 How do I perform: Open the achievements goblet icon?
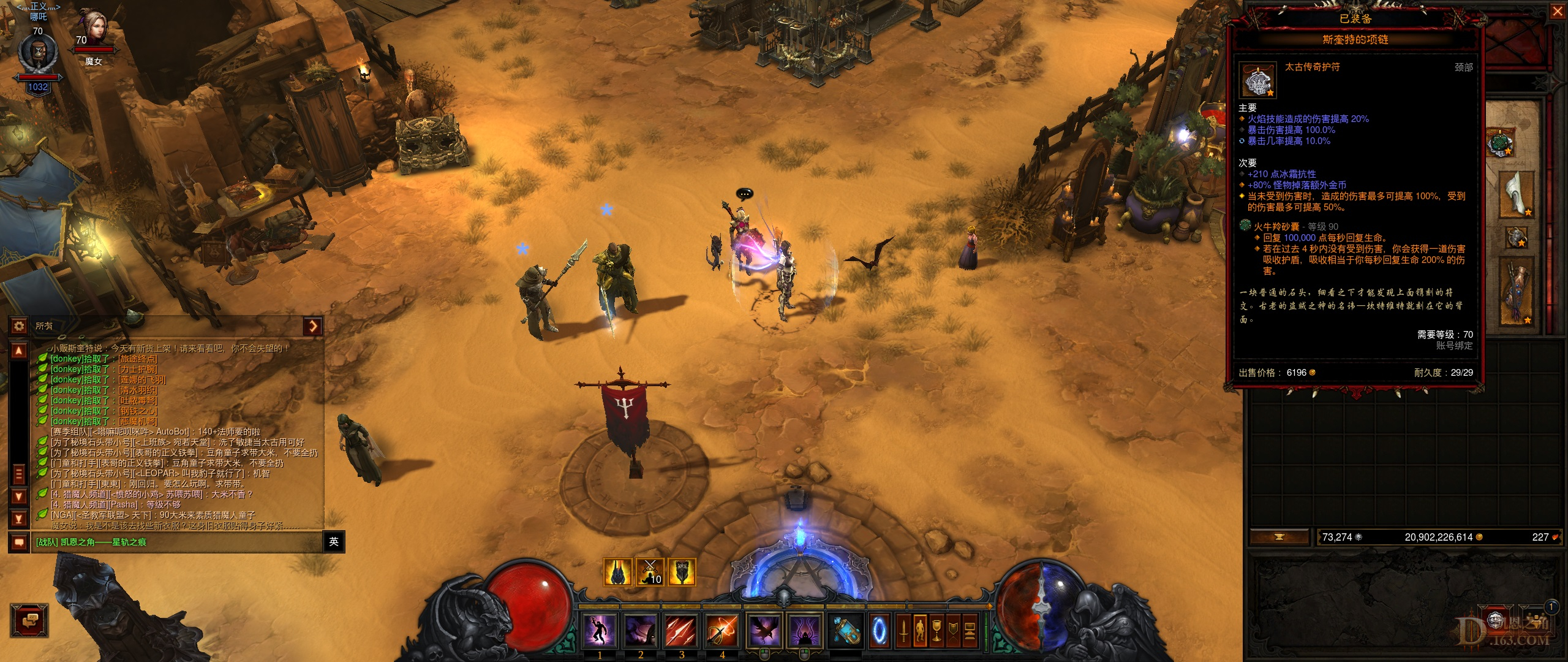[937, 630]
